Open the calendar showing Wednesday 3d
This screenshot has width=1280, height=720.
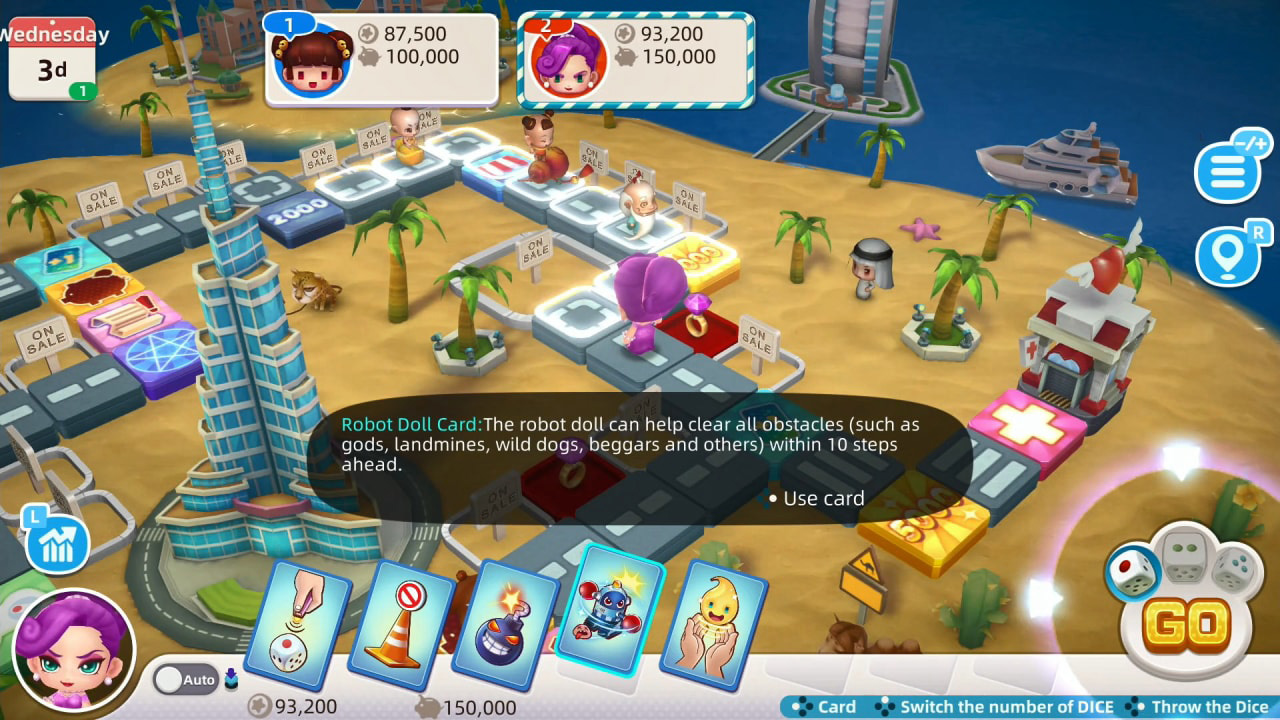click(52, 55)
